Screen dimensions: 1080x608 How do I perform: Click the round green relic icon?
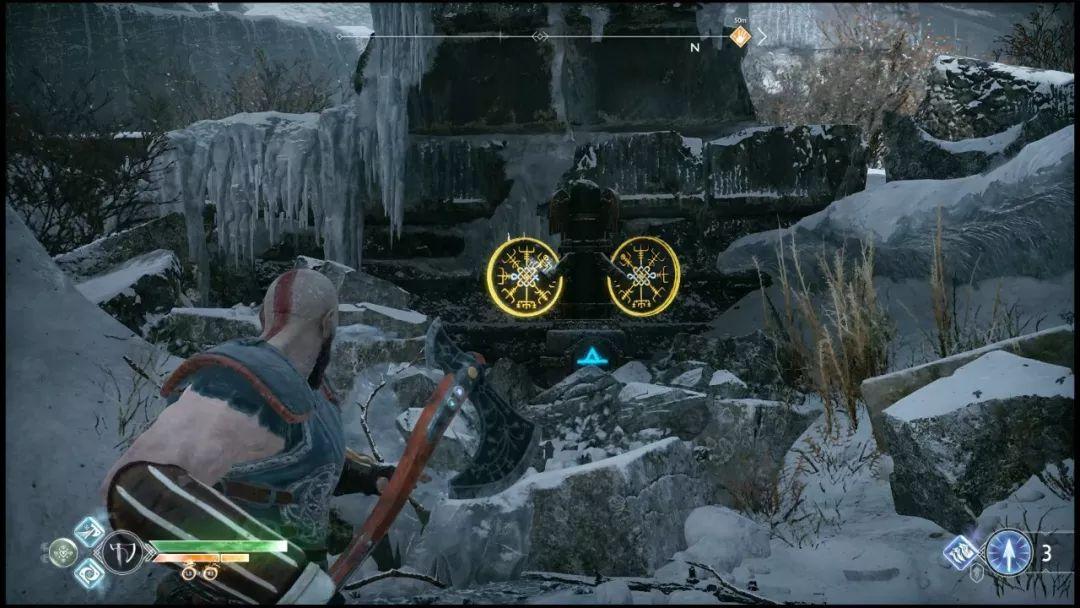tap(62, 552)
